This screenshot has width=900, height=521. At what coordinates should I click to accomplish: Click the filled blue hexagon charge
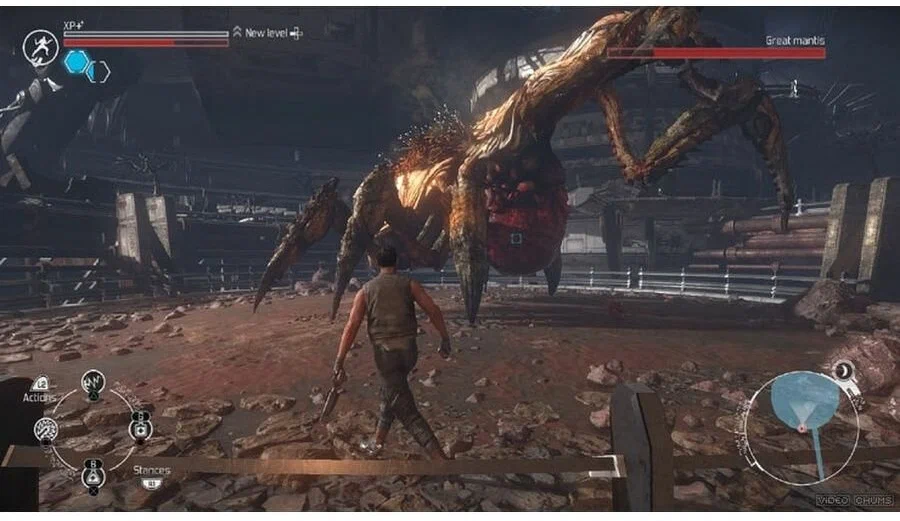76,62
